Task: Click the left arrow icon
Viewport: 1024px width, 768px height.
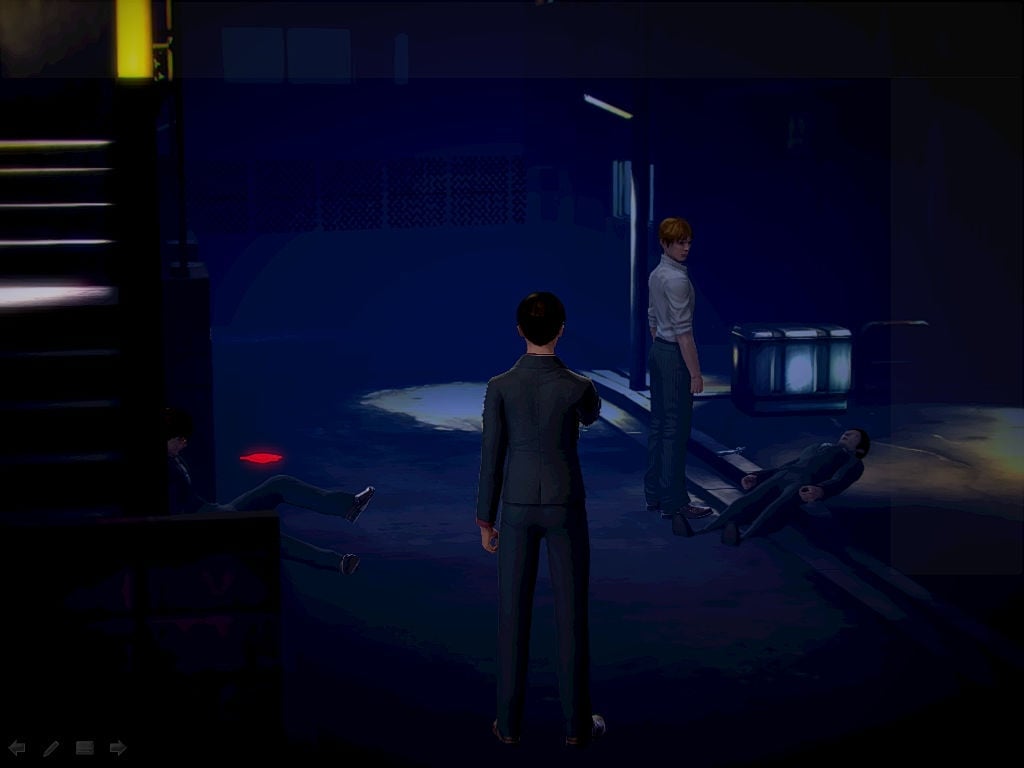Action: coord(16,747)
